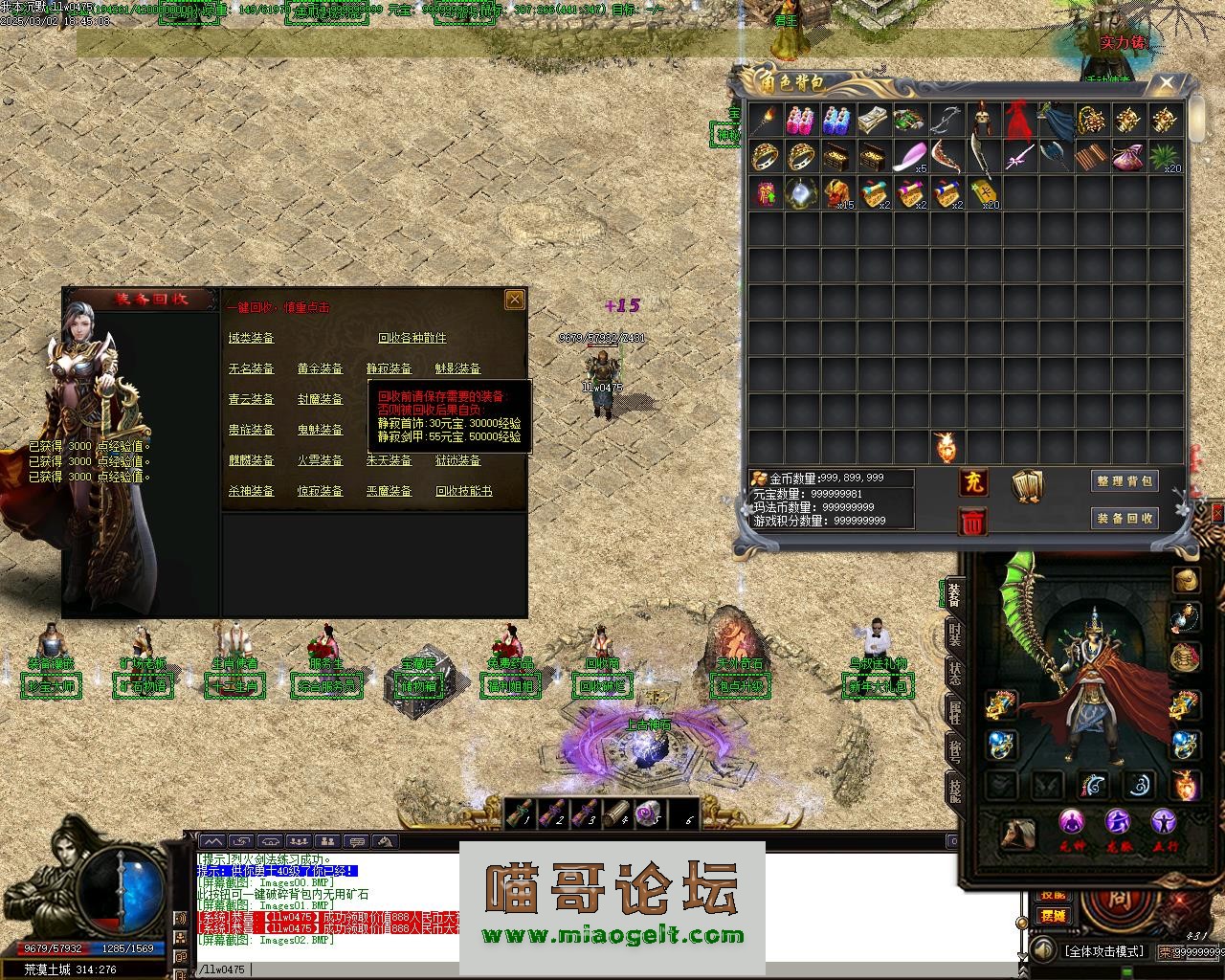Close the 装备回收 recycle dialog
The image size is (1225, 980).
(514, 300)
